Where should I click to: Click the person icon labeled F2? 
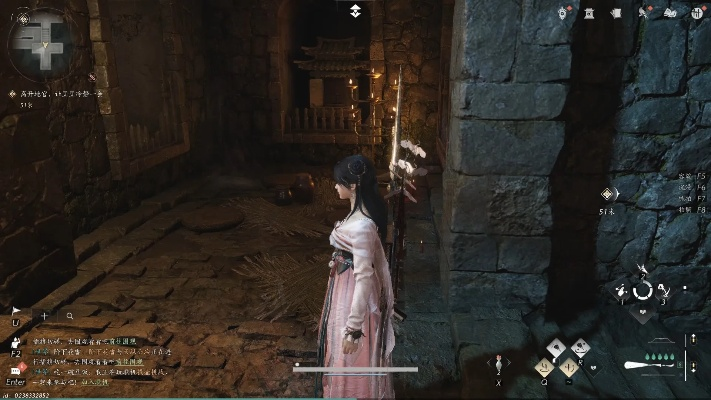click(x=16, y=342)
